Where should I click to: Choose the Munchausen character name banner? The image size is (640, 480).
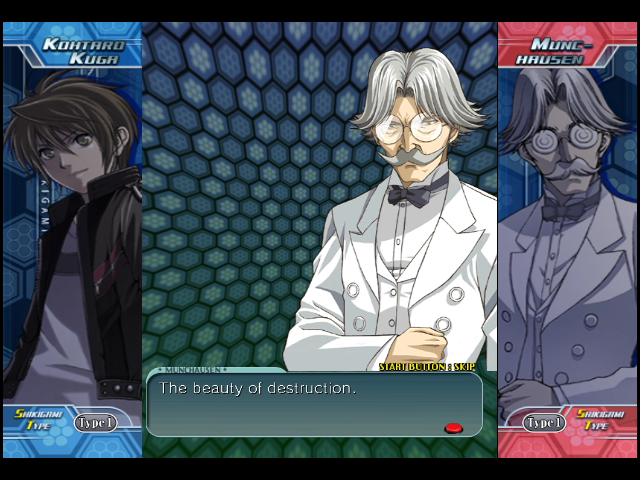coord(563,50)
